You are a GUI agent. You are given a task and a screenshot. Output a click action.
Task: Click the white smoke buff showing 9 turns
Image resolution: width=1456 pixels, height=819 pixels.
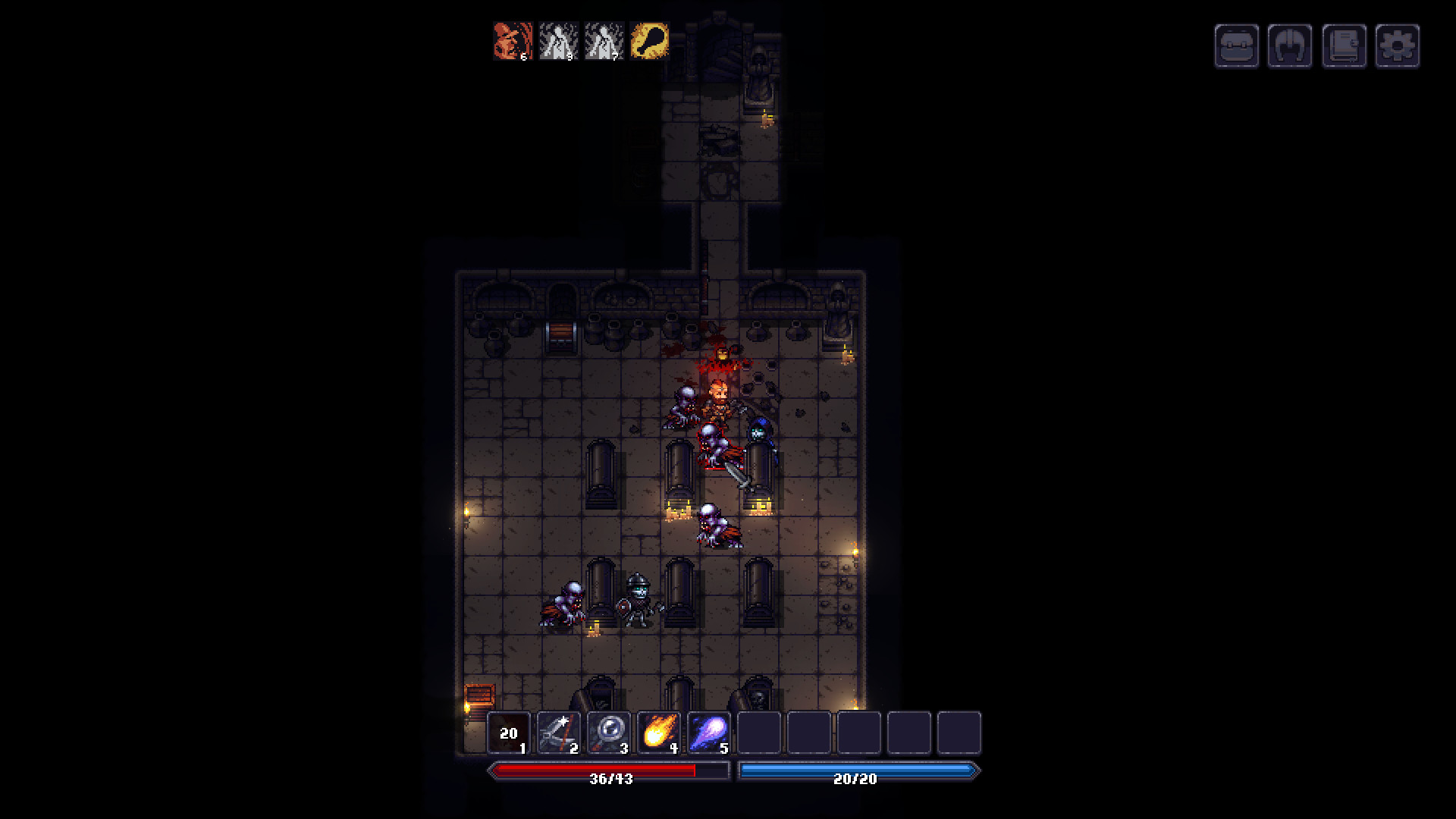557,42
